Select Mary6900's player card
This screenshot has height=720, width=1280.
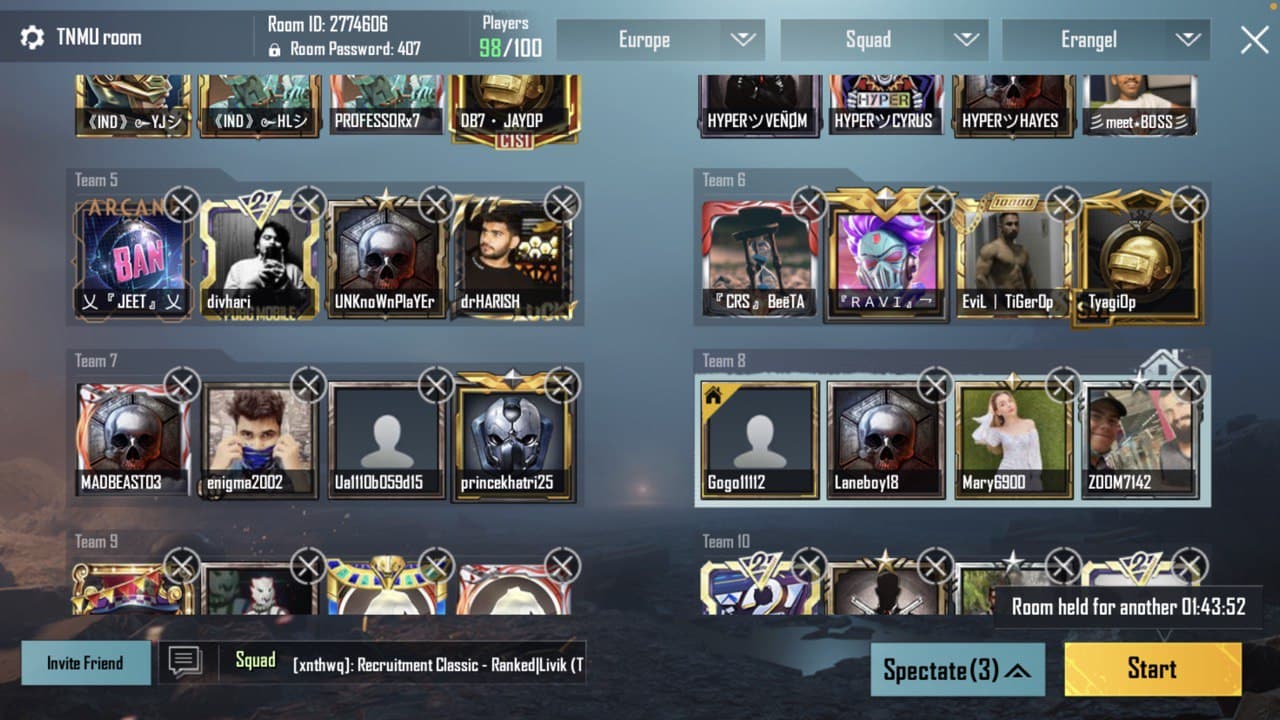point(1013,440)
